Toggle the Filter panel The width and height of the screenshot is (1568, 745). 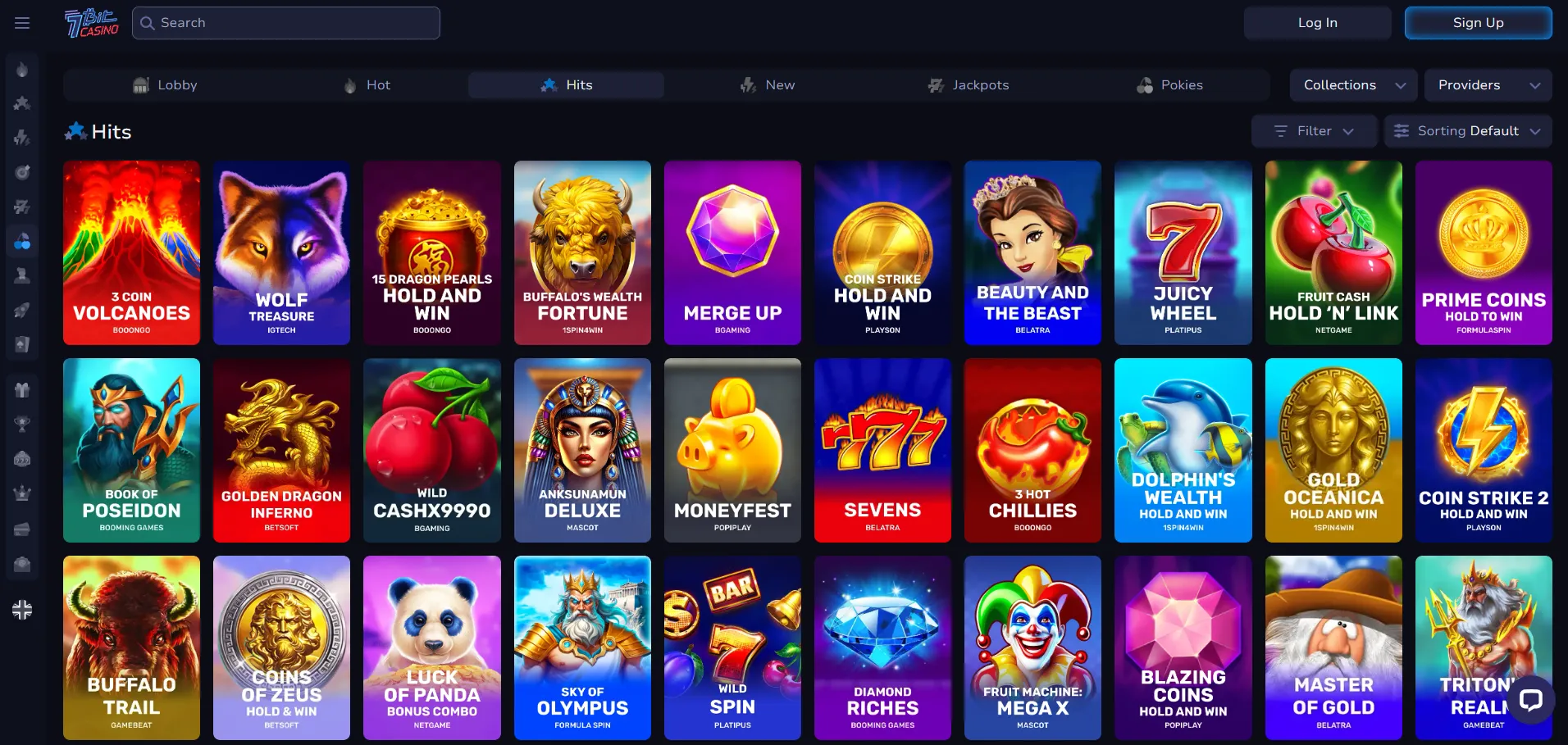pyautogui.click(x=1313, y=131)
